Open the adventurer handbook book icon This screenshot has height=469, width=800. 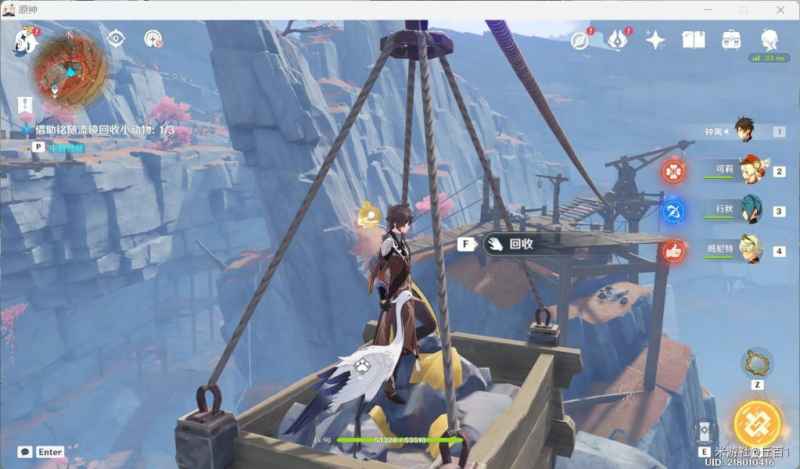click(x=693, y=40)
